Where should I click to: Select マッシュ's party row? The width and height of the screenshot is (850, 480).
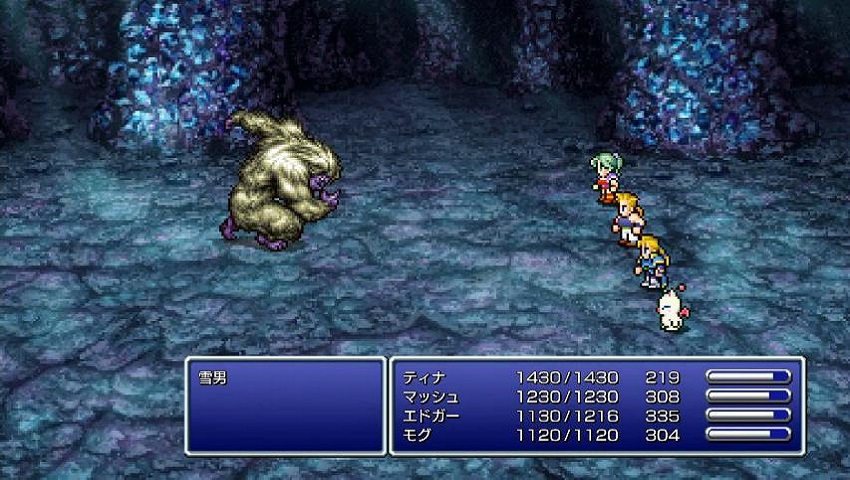pos(429,397)
